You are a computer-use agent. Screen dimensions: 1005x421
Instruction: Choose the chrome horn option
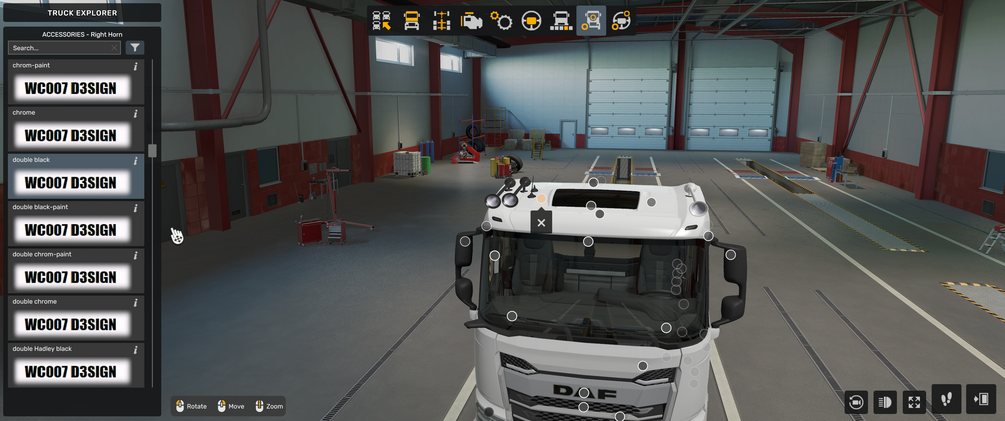tap(70, 135)
